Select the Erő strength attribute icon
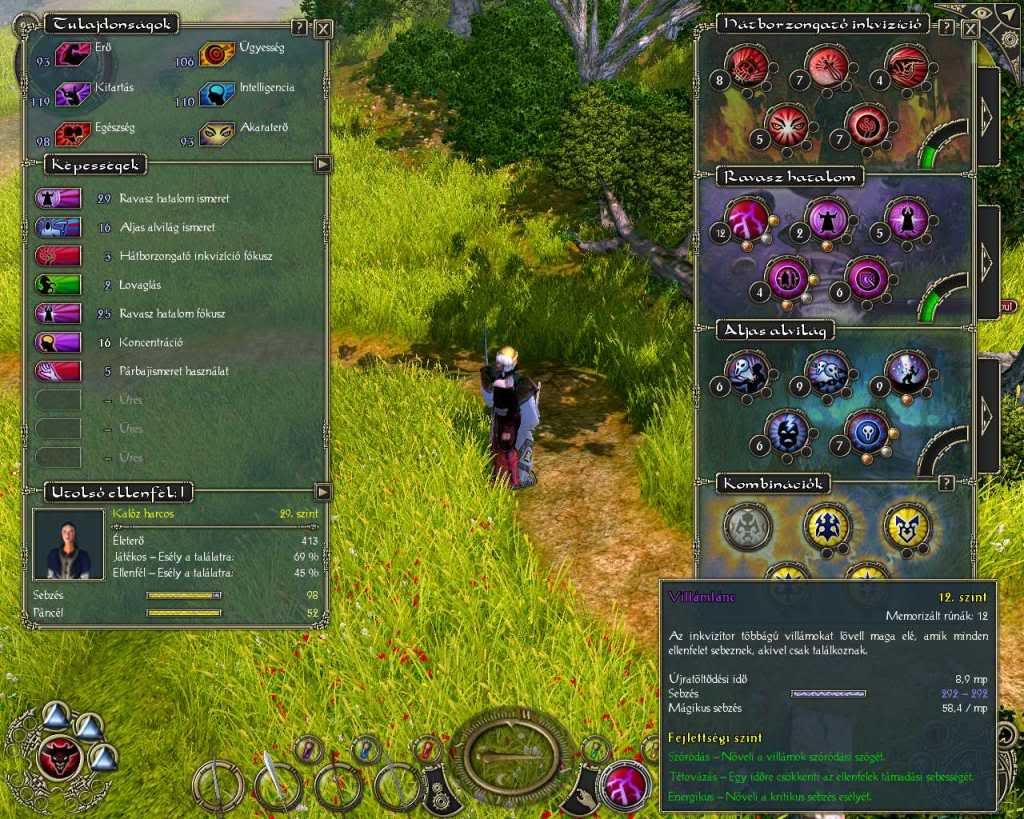The height and width of the screenshot is (819, 1024). pyautogui.click(x=73, y=55)
